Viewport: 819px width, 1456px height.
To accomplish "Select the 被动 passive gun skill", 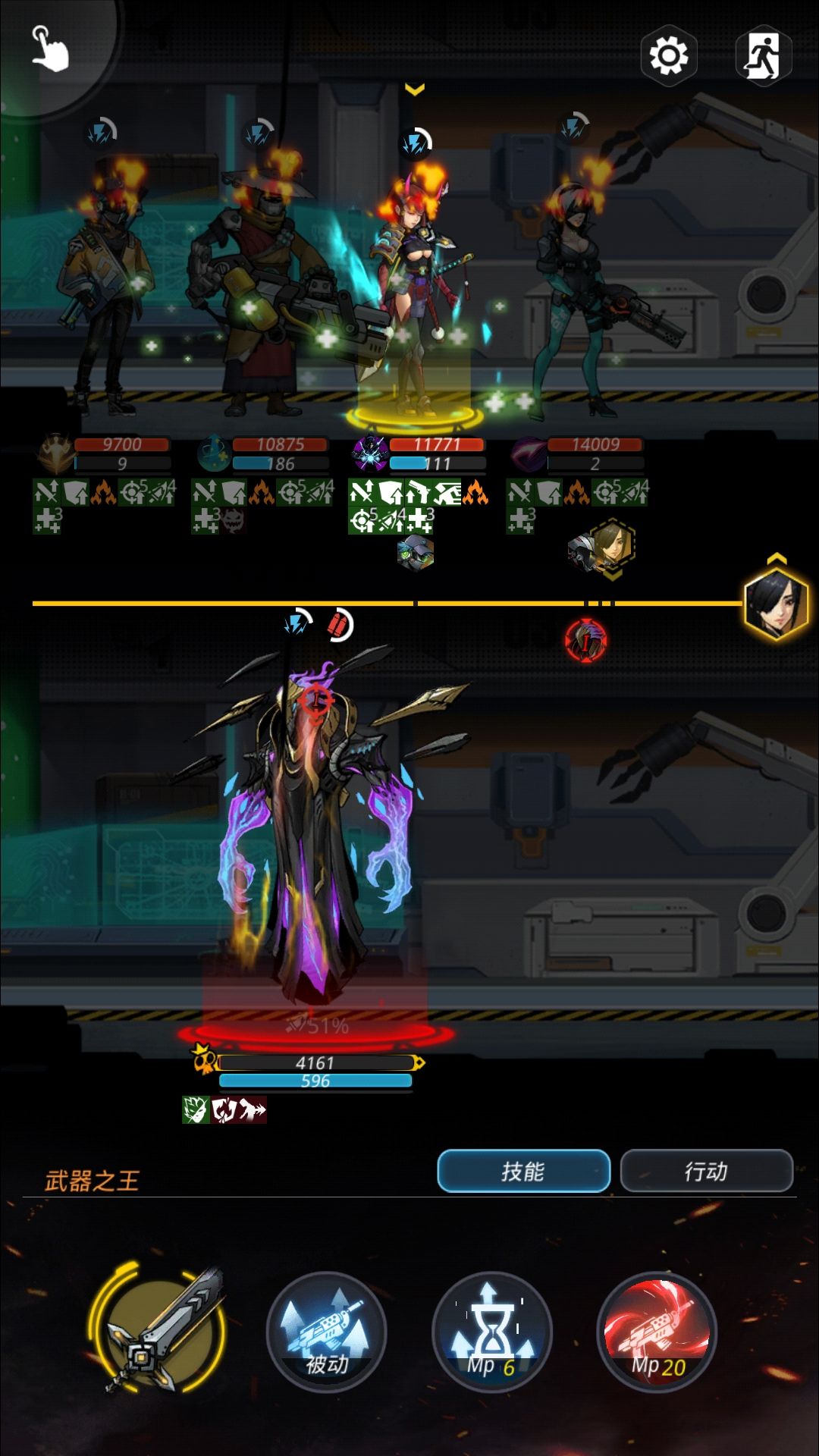I will 327,1332.
